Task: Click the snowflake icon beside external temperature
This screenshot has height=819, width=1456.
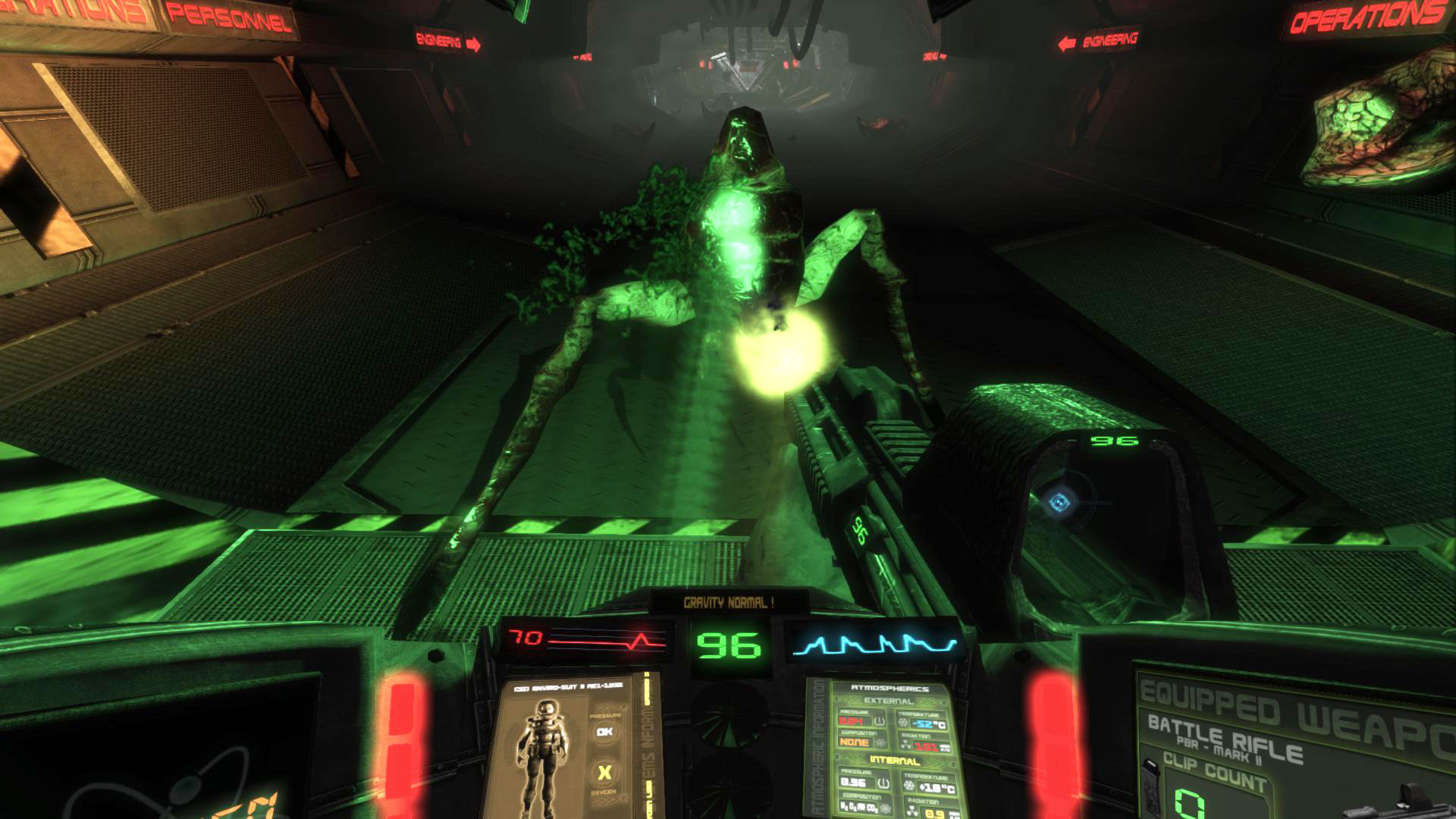Action: coord(902,722)
